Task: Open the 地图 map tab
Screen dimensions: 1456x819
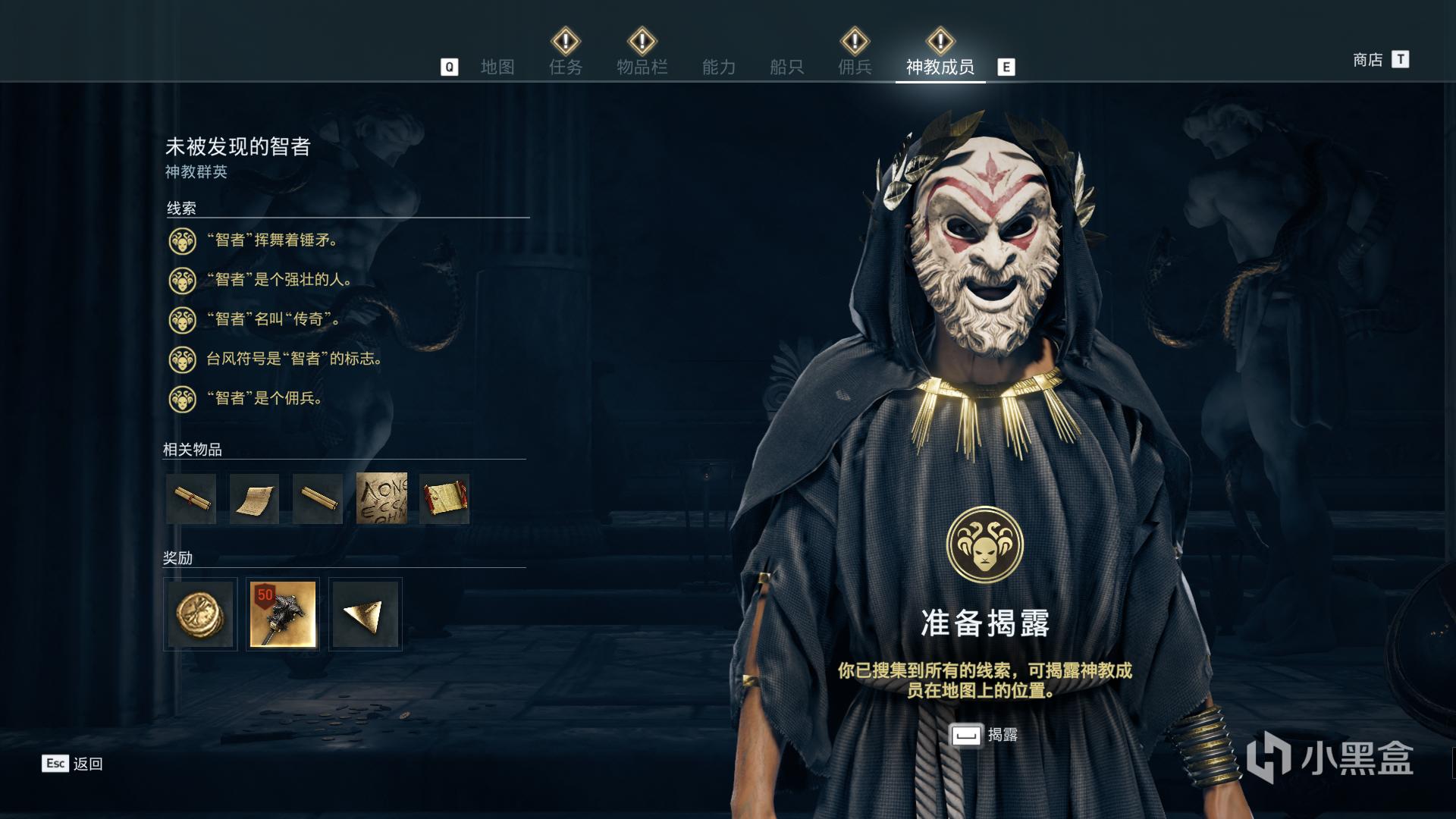Action: [497, 67]
